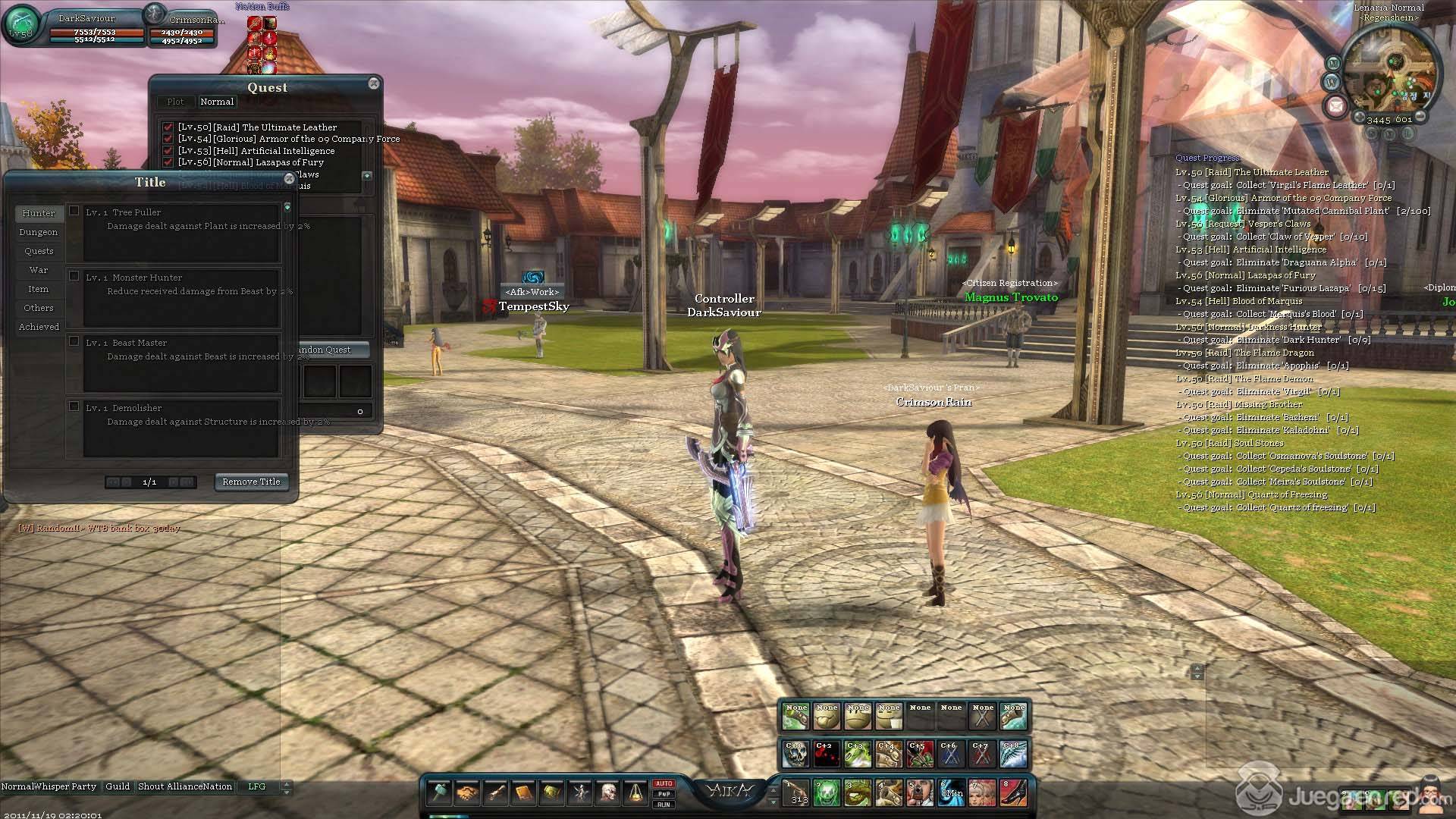Screen dimensions: 1456x819
Task: Tick the Tree Puller title checkbox
Action: click(74, 211)
